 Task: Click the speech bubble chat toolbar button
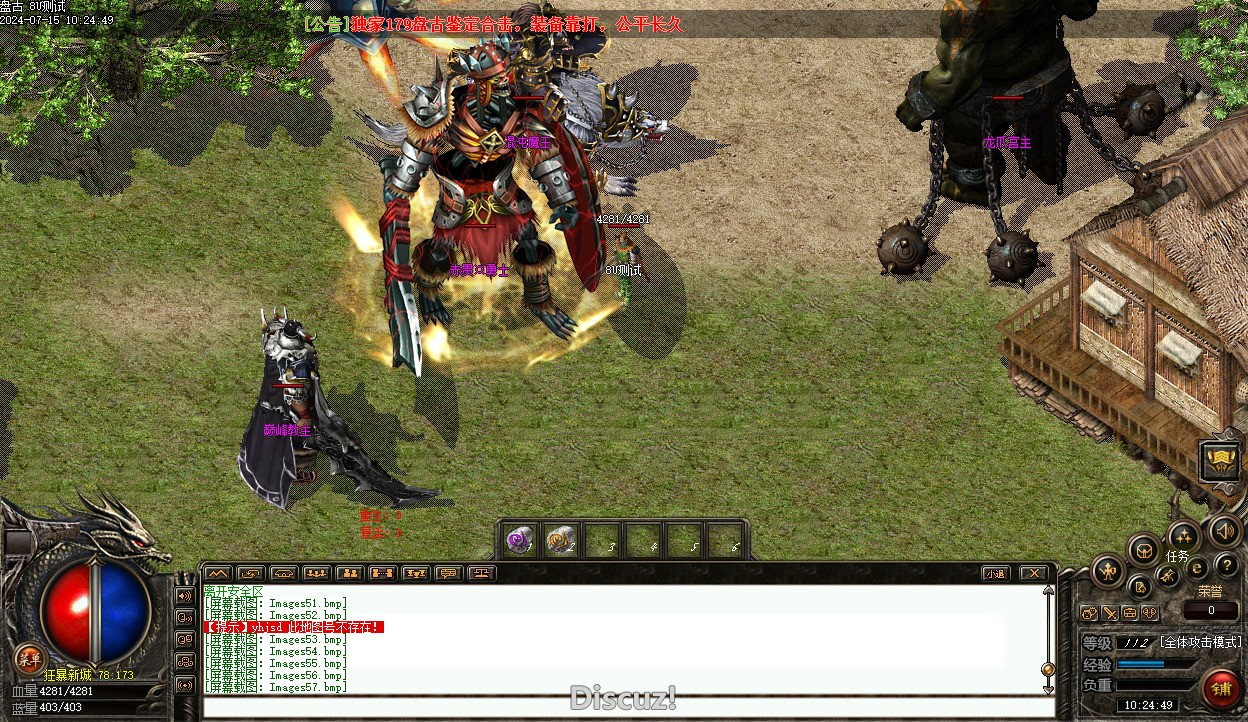coord(448,573)
